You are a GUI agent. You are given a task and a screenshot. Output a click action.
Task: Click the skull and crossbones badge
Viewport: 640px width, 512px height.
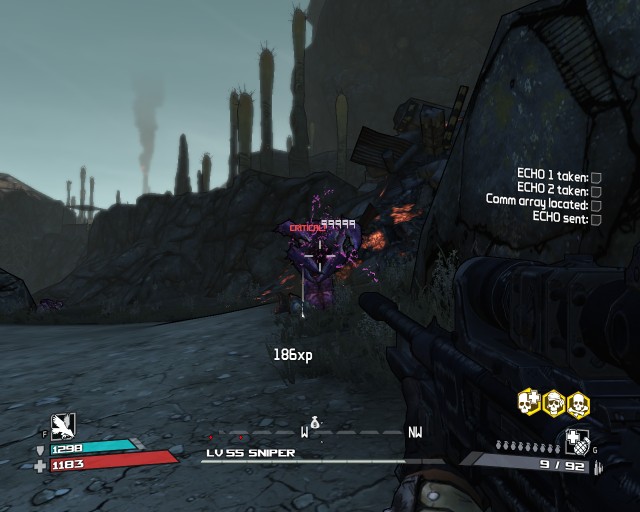577,404
